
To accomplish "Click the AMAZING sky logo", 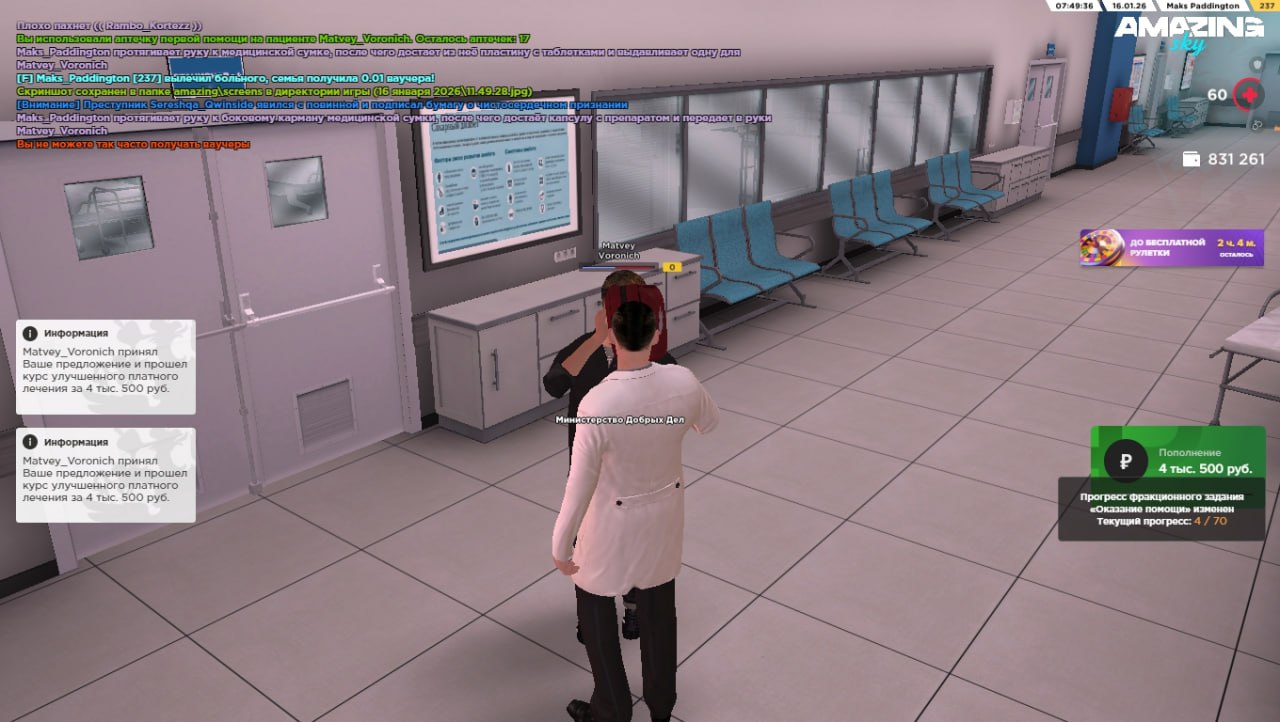I will 1189,33.
